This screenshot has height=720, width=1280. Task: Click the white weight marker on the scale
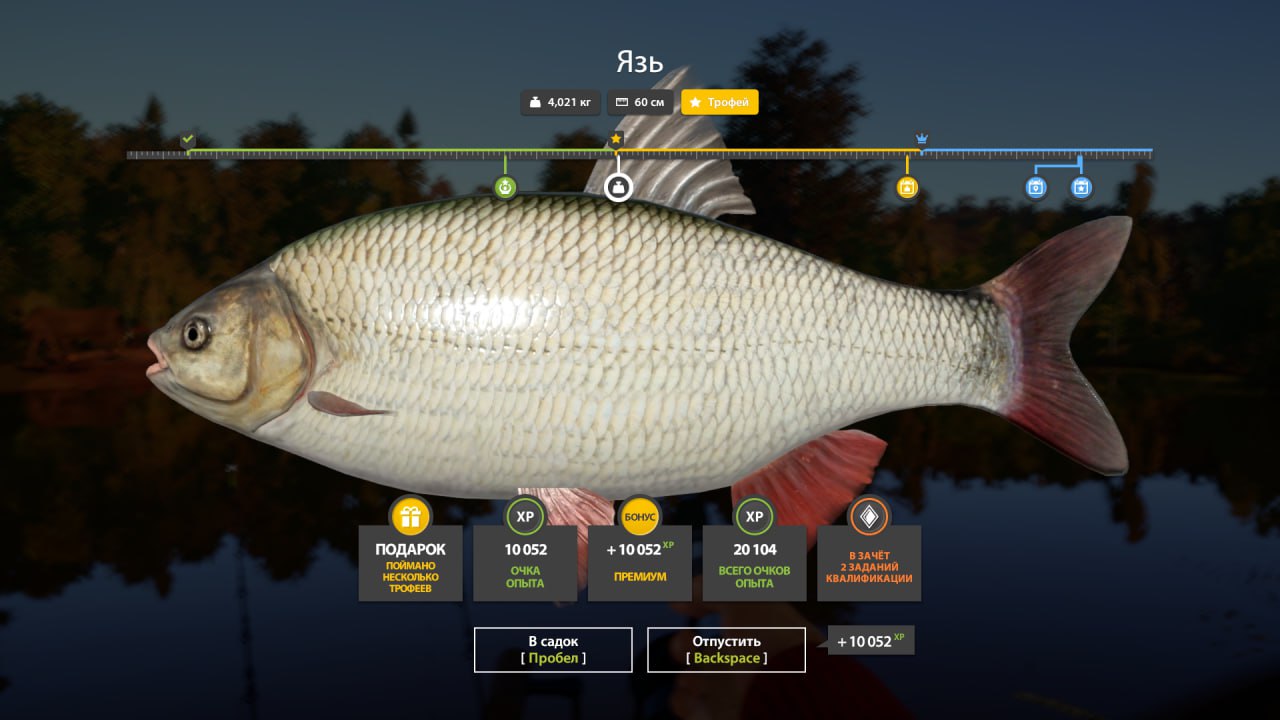(x=619, y=187)
